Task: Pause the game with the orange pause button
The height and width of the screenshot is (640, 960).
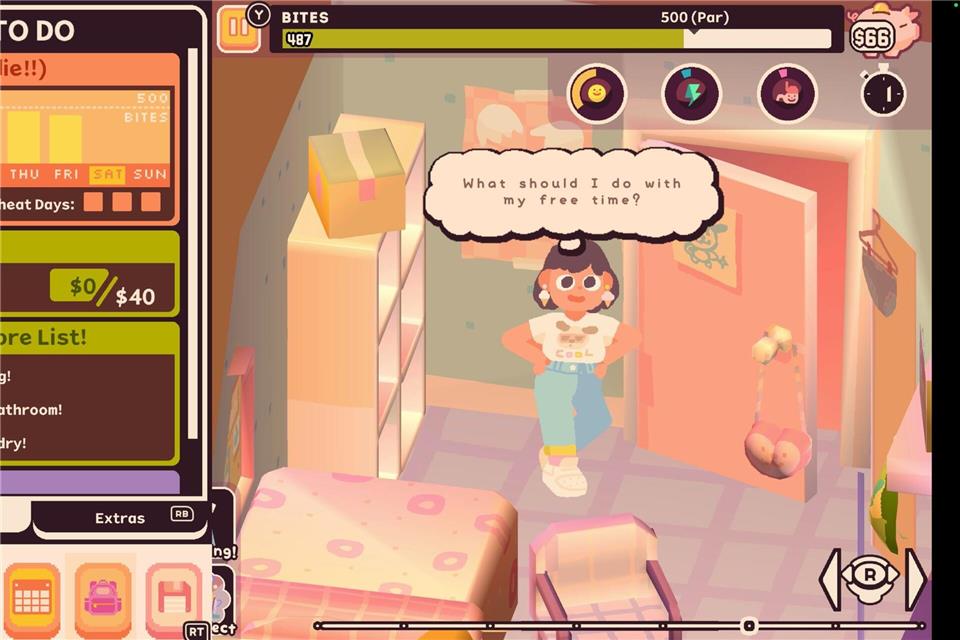Action: coord(238,27)
